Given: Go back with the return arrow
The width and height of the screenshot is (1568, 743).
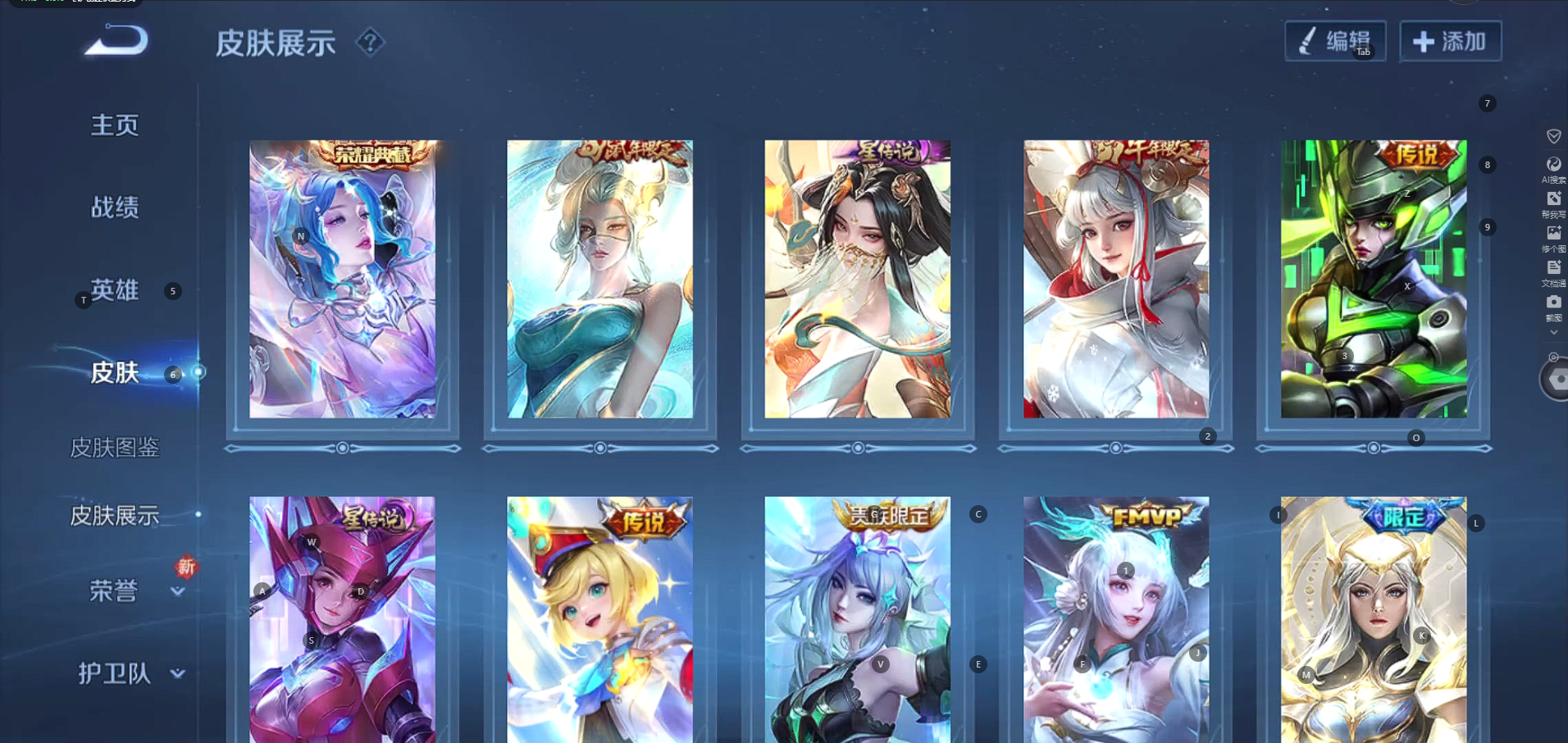Looking at the screenshot, I should point(116,41).
